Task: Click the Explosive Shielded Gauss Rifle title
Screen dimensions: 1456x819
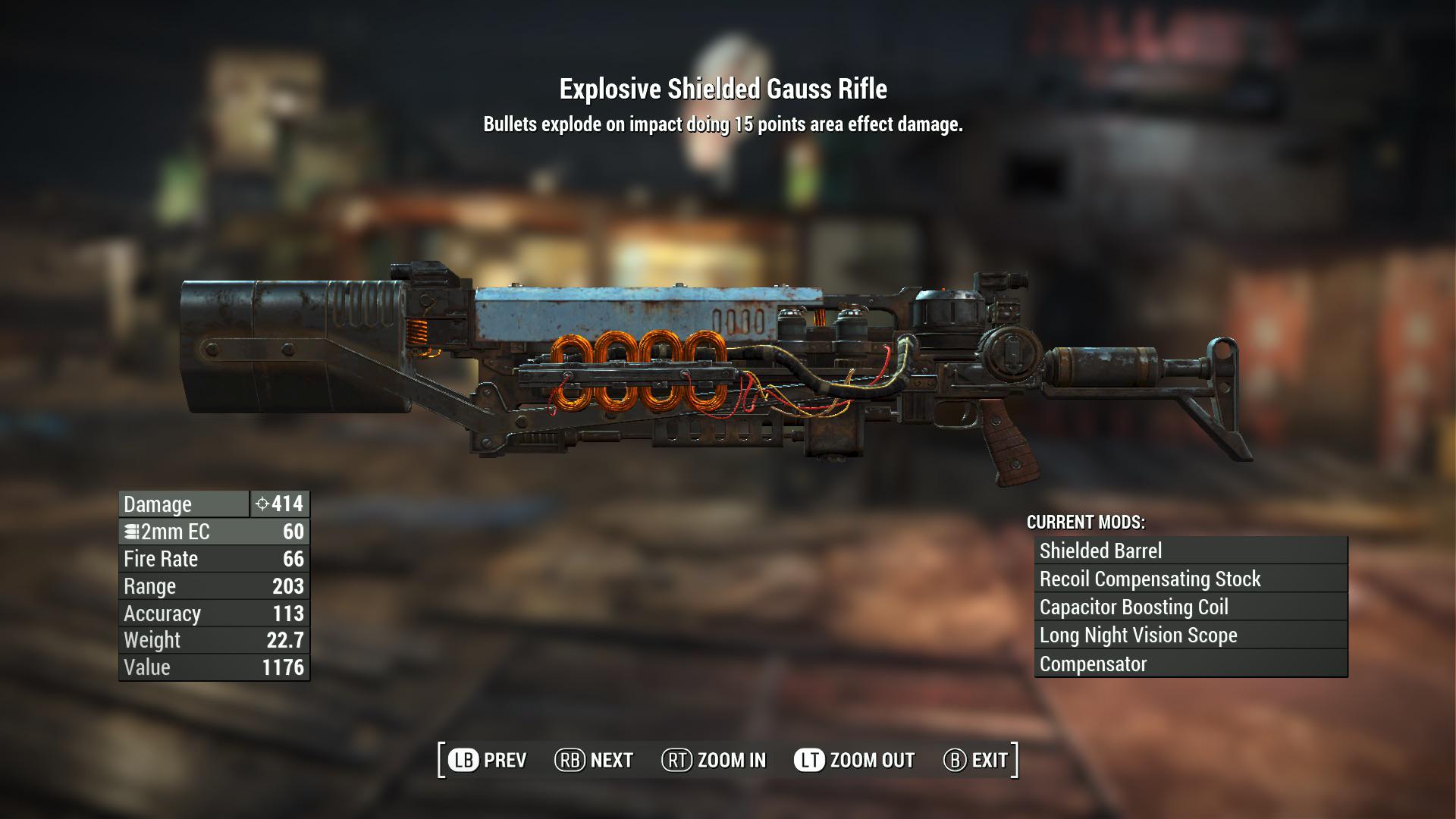Action: [x=723, y=89]
